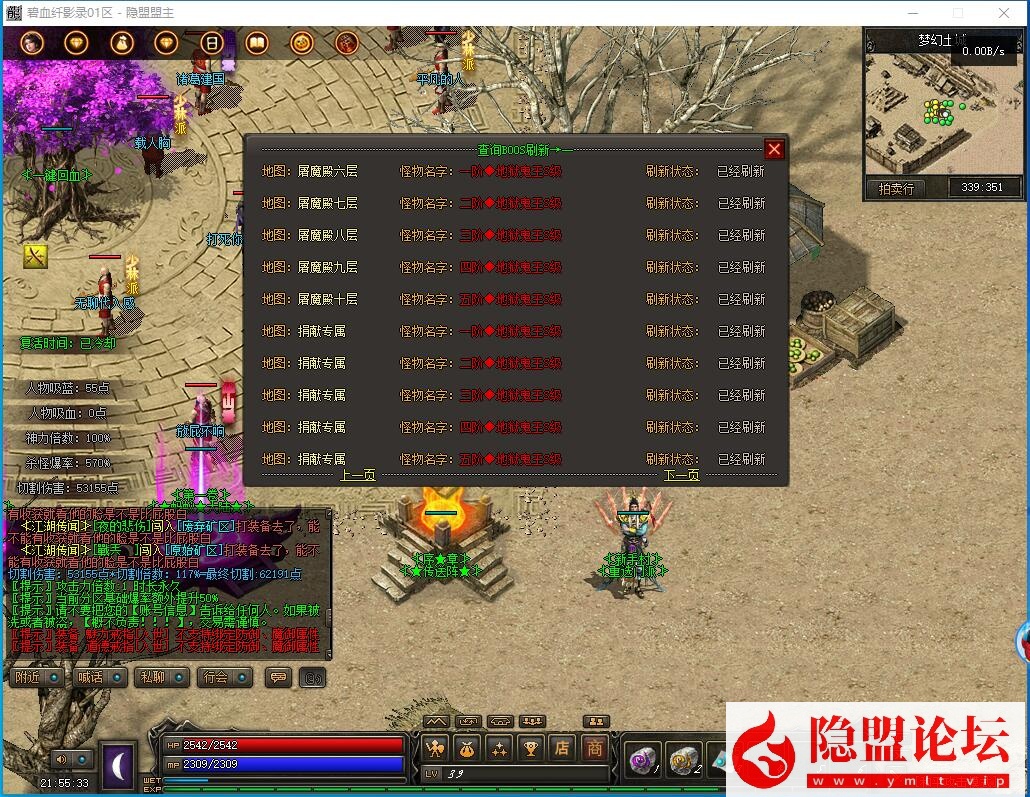Open the auction house (拍卖行) button
1030x797 pixels.
coord(895,187)
